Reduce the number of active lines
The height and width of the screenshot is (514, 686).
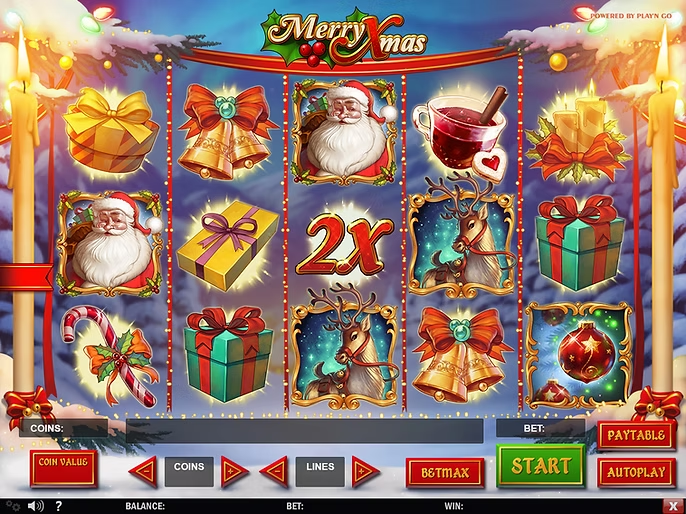tap(274, 470)
